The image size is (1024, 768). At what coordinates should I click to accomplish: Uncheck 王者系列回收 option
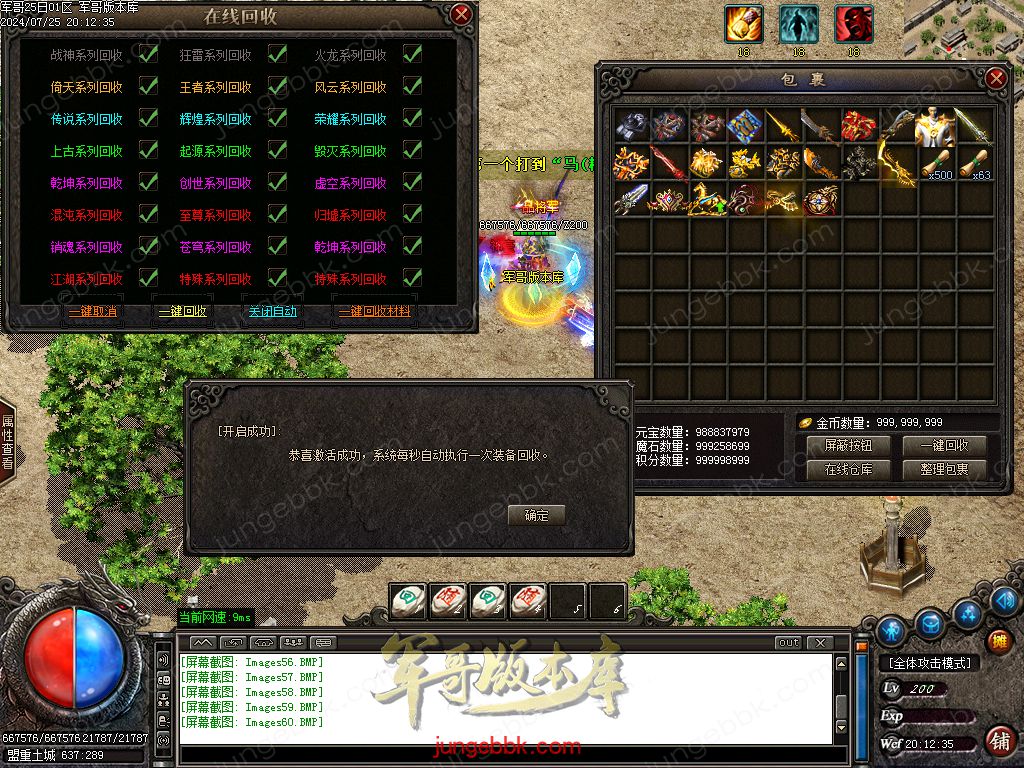277,87
